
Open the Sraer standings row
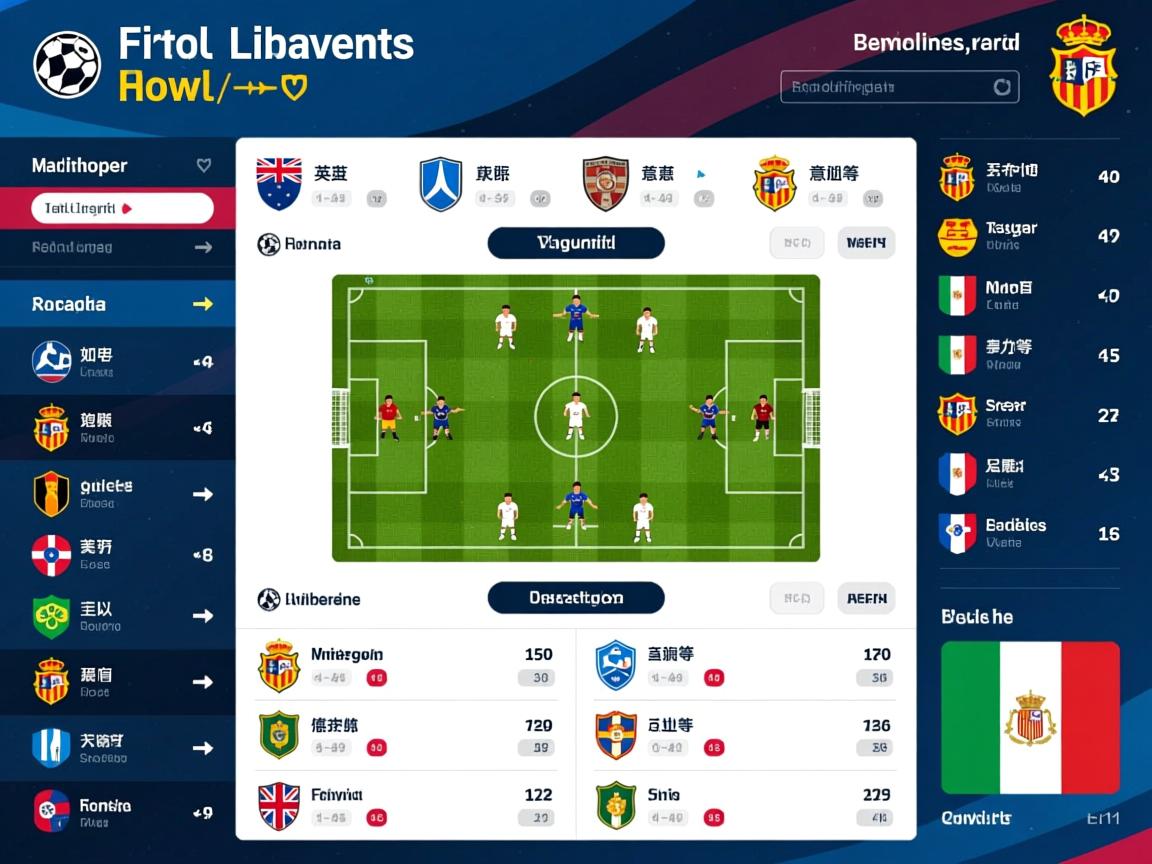(x=1030, y=415)
